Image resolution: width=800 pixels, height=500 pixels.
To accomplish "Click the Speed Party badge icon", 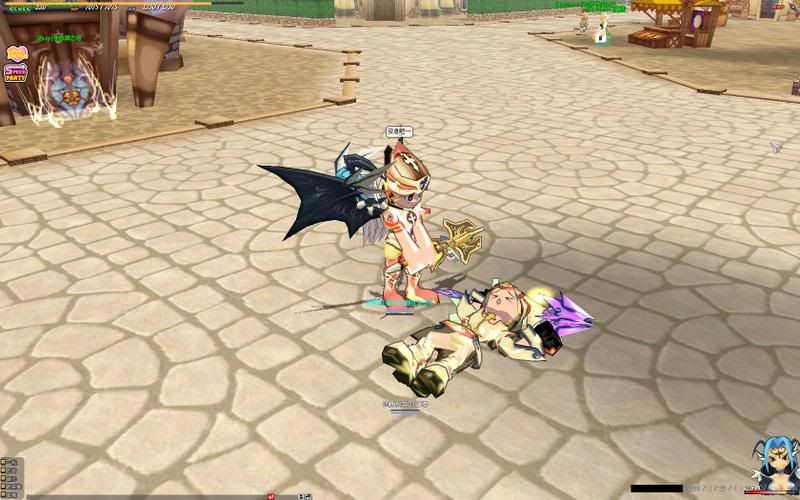I will coord(15,74).
